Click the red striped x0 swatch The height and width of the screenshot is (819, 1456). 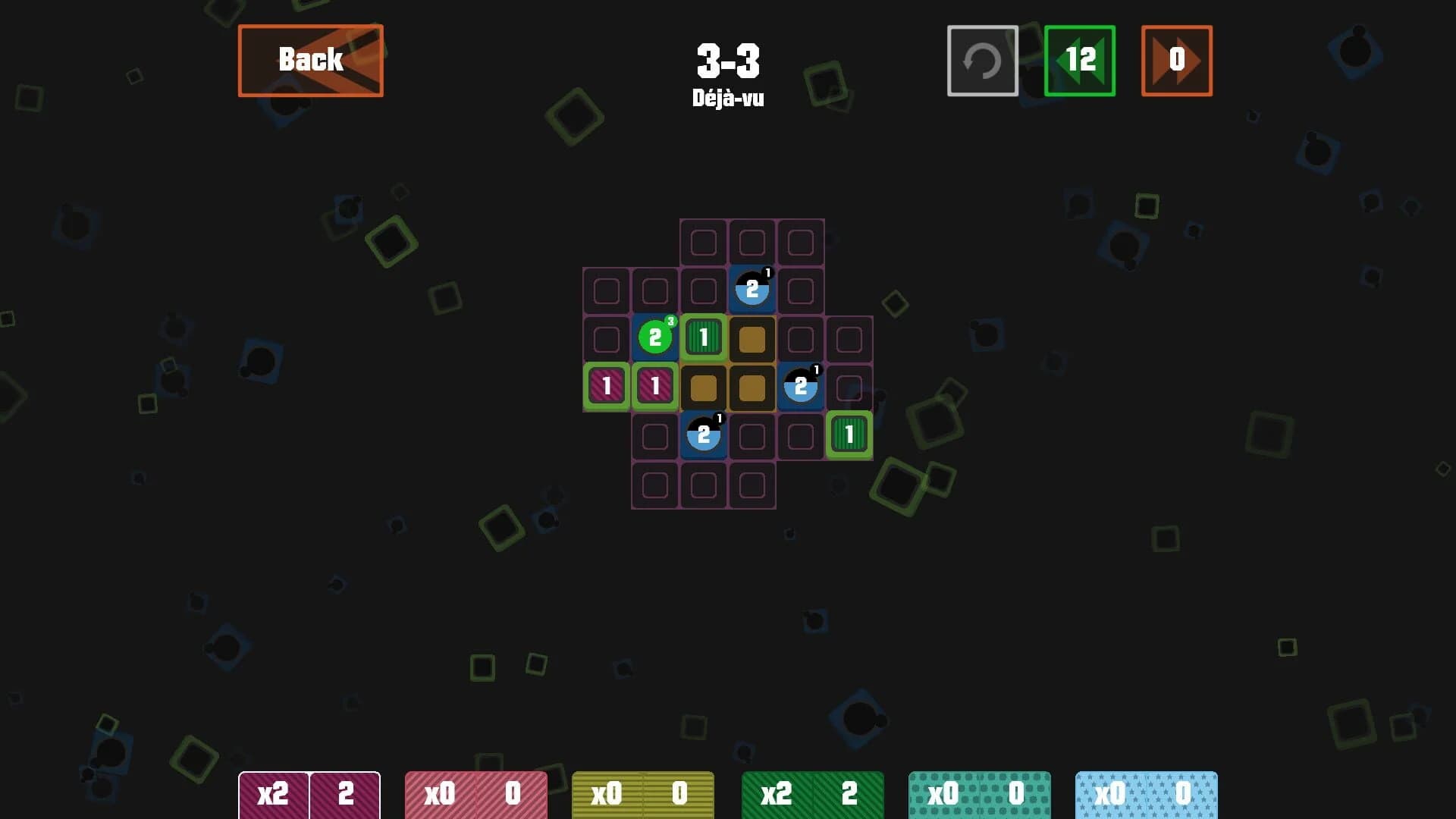coord(476,794)
